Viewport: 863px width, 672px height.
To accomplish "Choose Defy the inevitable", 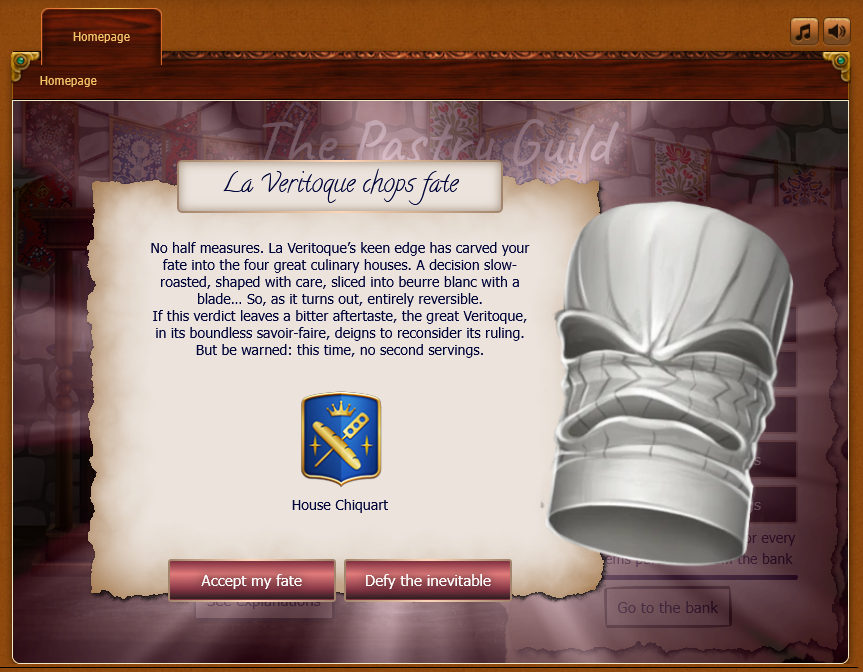I will point(428,581).
